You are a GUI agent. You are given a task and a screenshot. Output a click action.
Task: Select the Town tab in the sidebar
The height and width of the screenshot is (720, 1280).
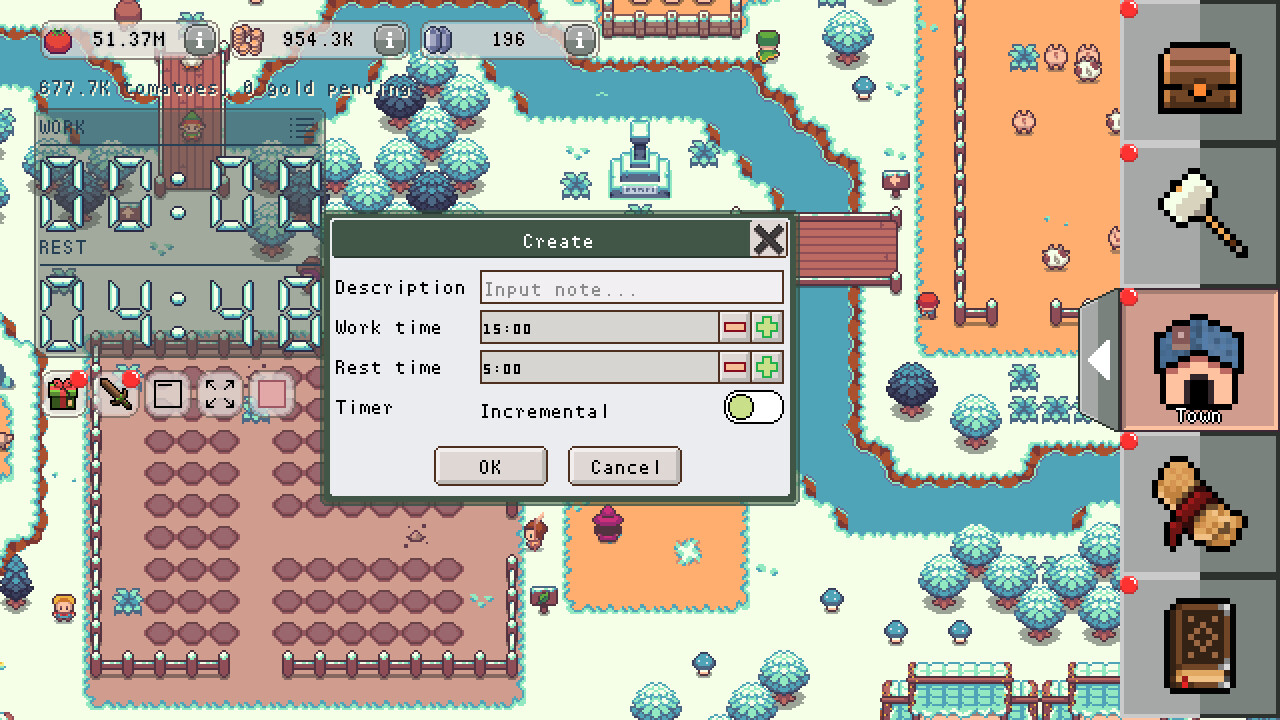[1200, 360]
